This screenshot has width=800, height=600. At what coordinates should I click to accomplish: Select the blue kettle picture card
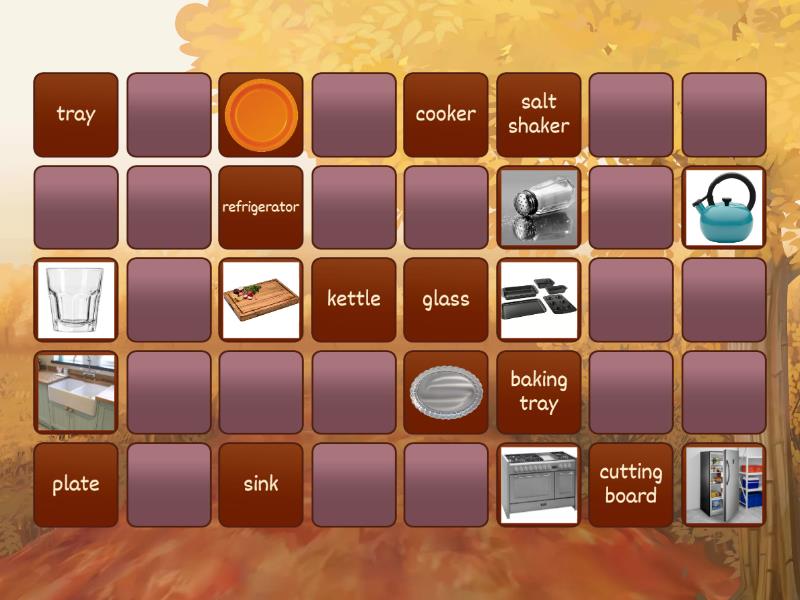724,207
